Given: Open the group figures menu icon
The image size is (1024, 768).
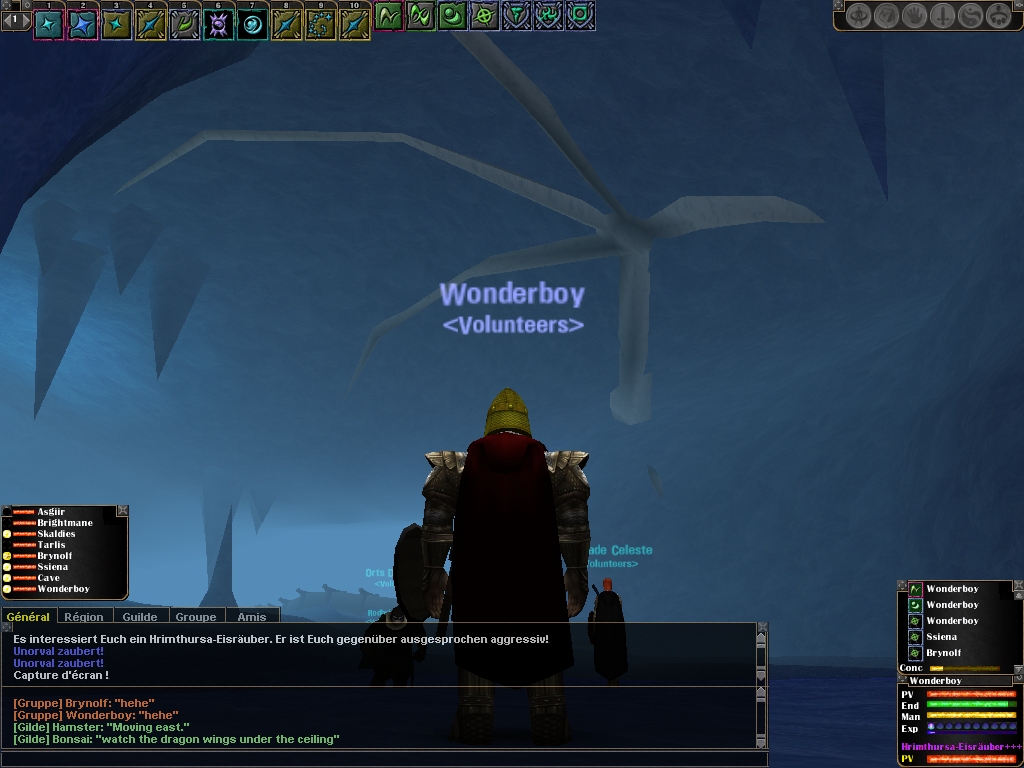Looking at the screenshot, I should 998,16.
